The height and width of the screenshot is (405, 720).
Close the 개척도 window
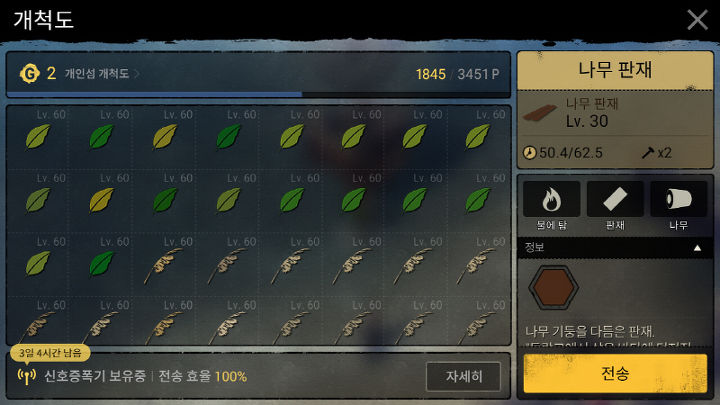pyautogui.click(x=697, y=19)
